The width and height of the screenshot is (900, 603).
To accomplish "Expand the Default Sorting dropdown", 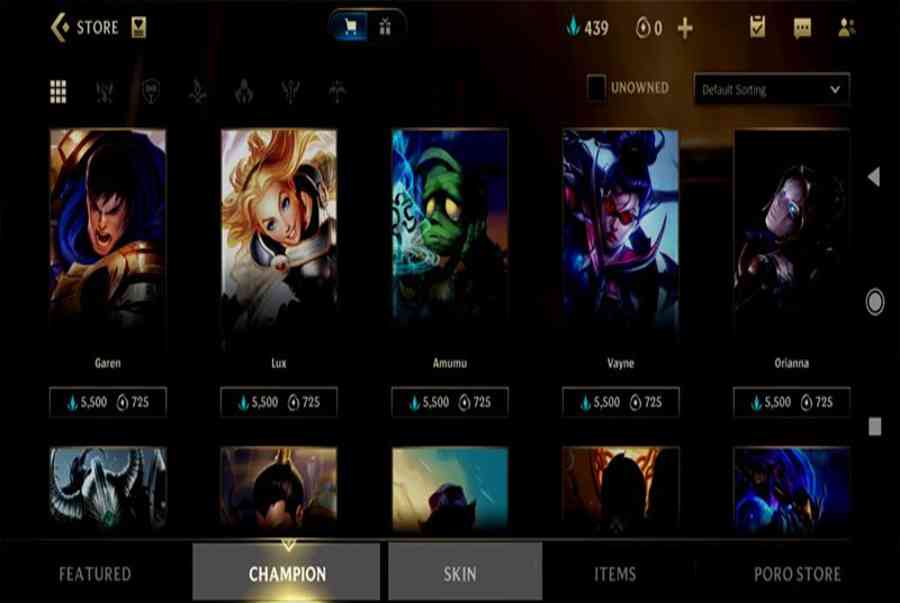I will tap(771, 89).
